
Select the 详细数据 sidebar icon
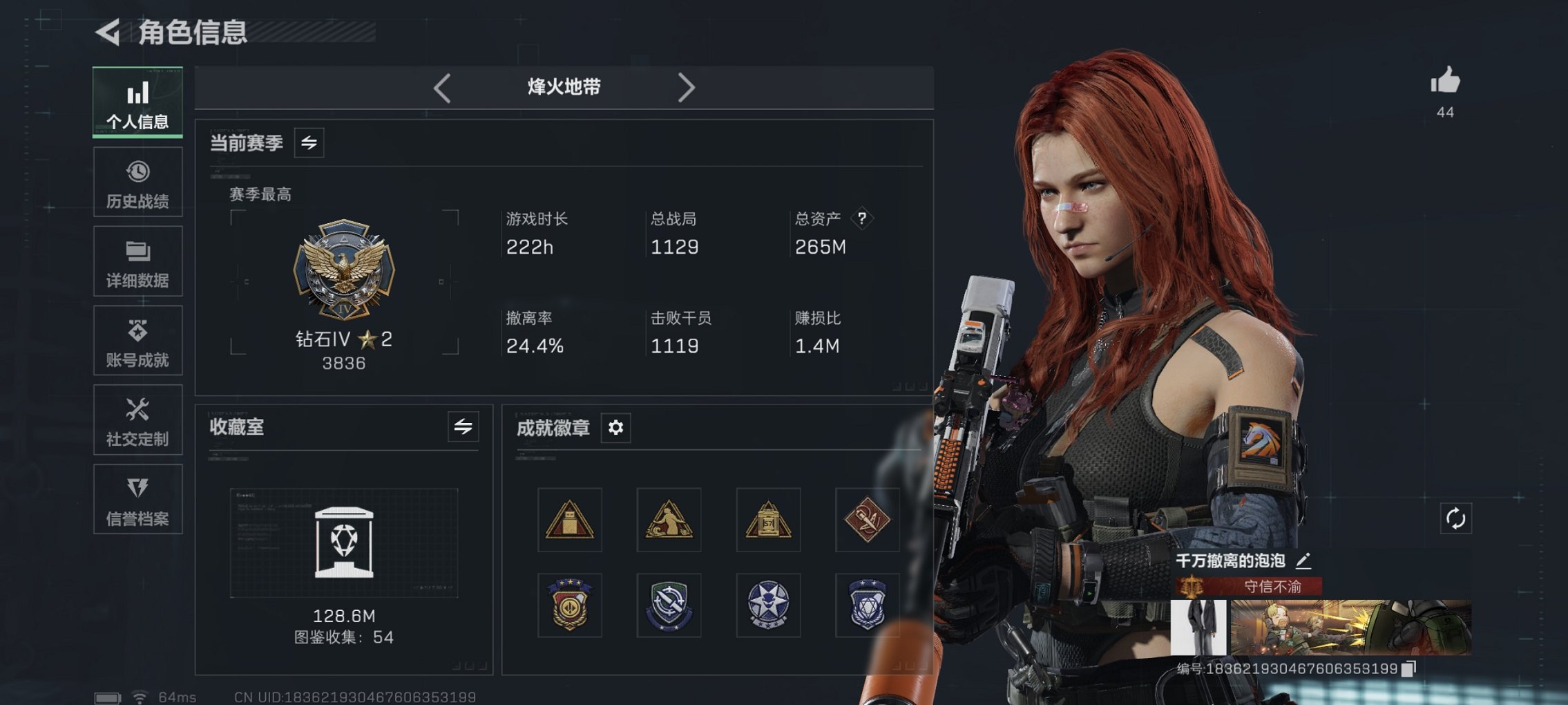(x=137, y=261)
